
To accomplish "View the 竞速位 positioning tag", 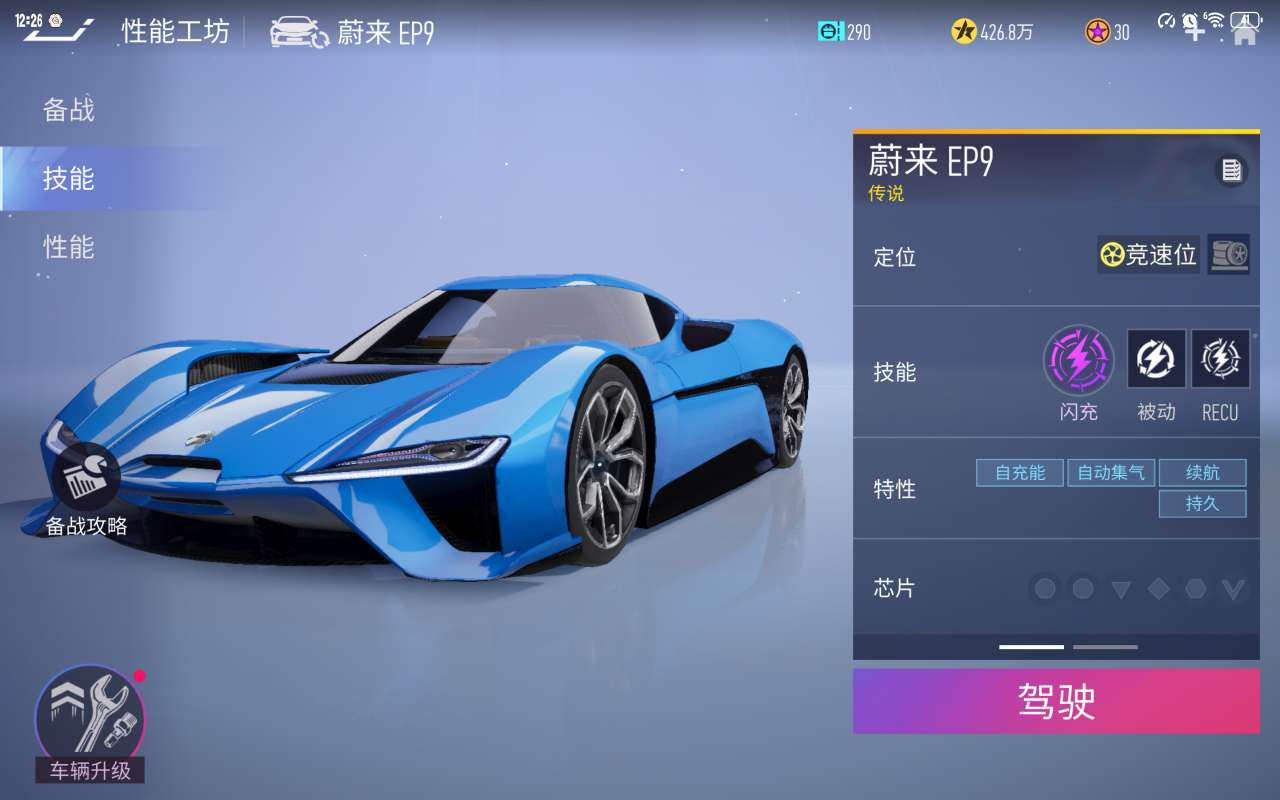I will (x=1148, y=255).
